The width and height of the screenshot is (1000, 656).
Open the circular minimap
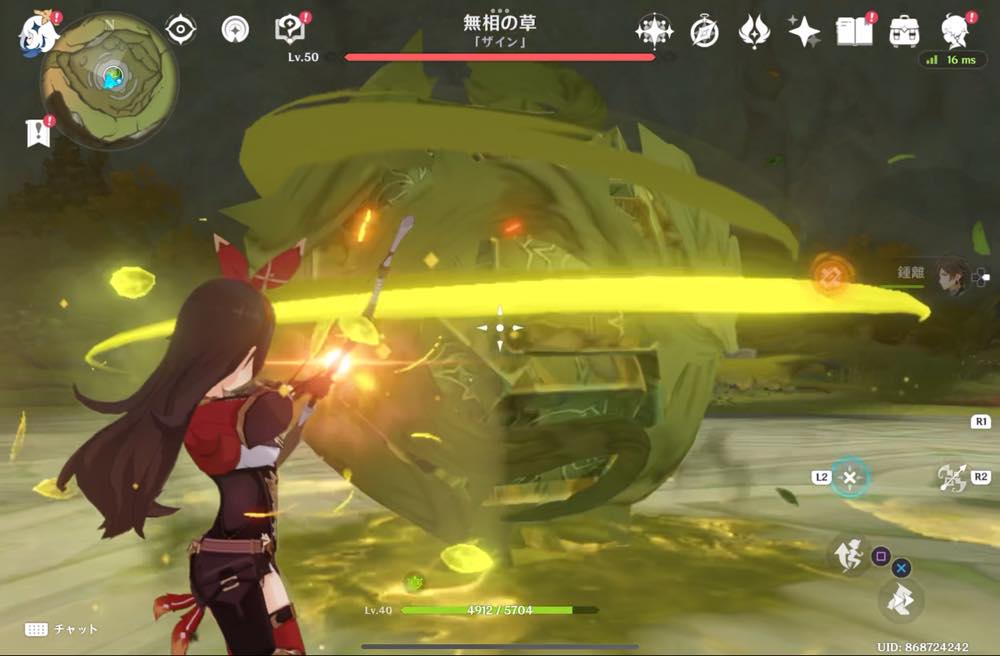tap(110, 80)
